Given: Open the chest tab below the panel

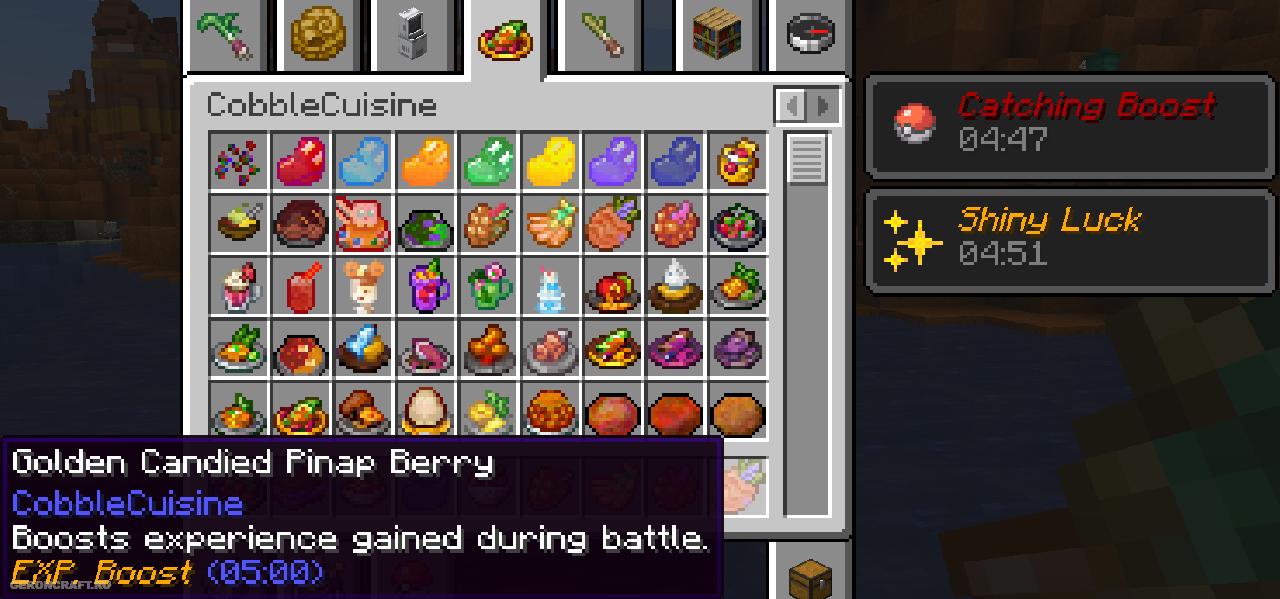Looking at the screenshot, I should 810,577.
